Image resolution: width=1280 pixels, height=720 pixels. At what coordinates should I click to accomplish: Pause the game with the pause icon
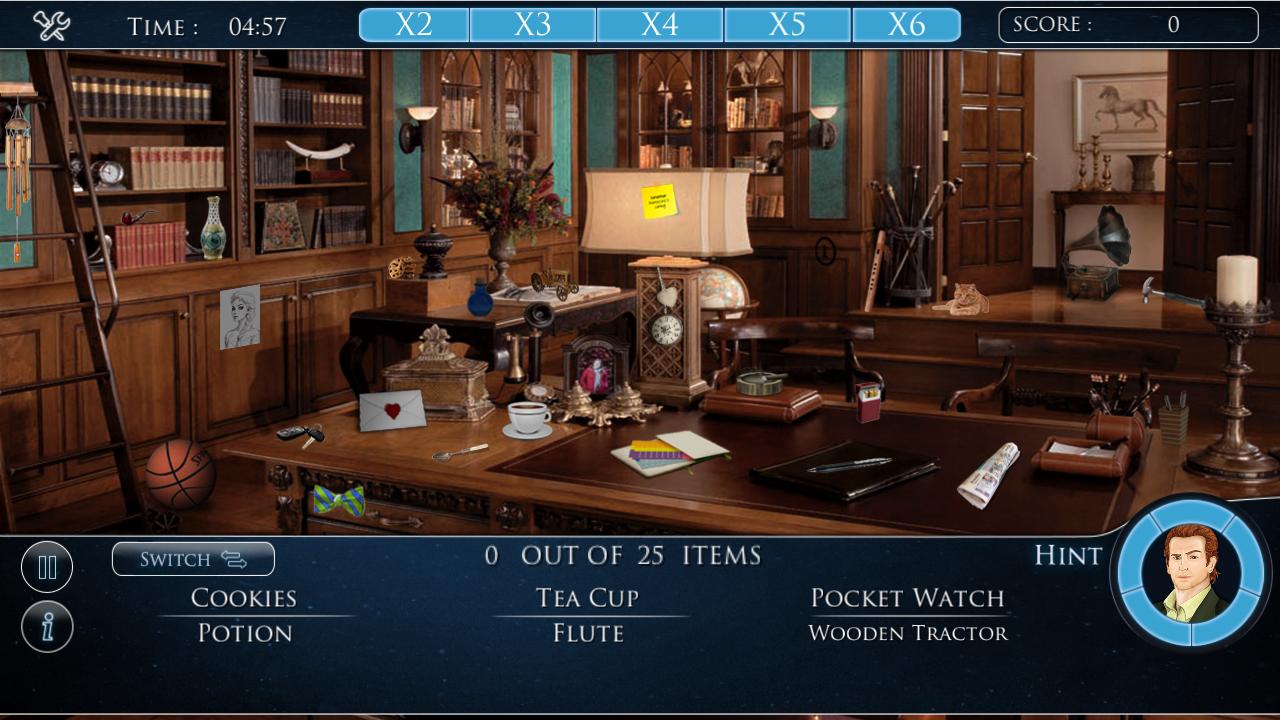[47, 566]
